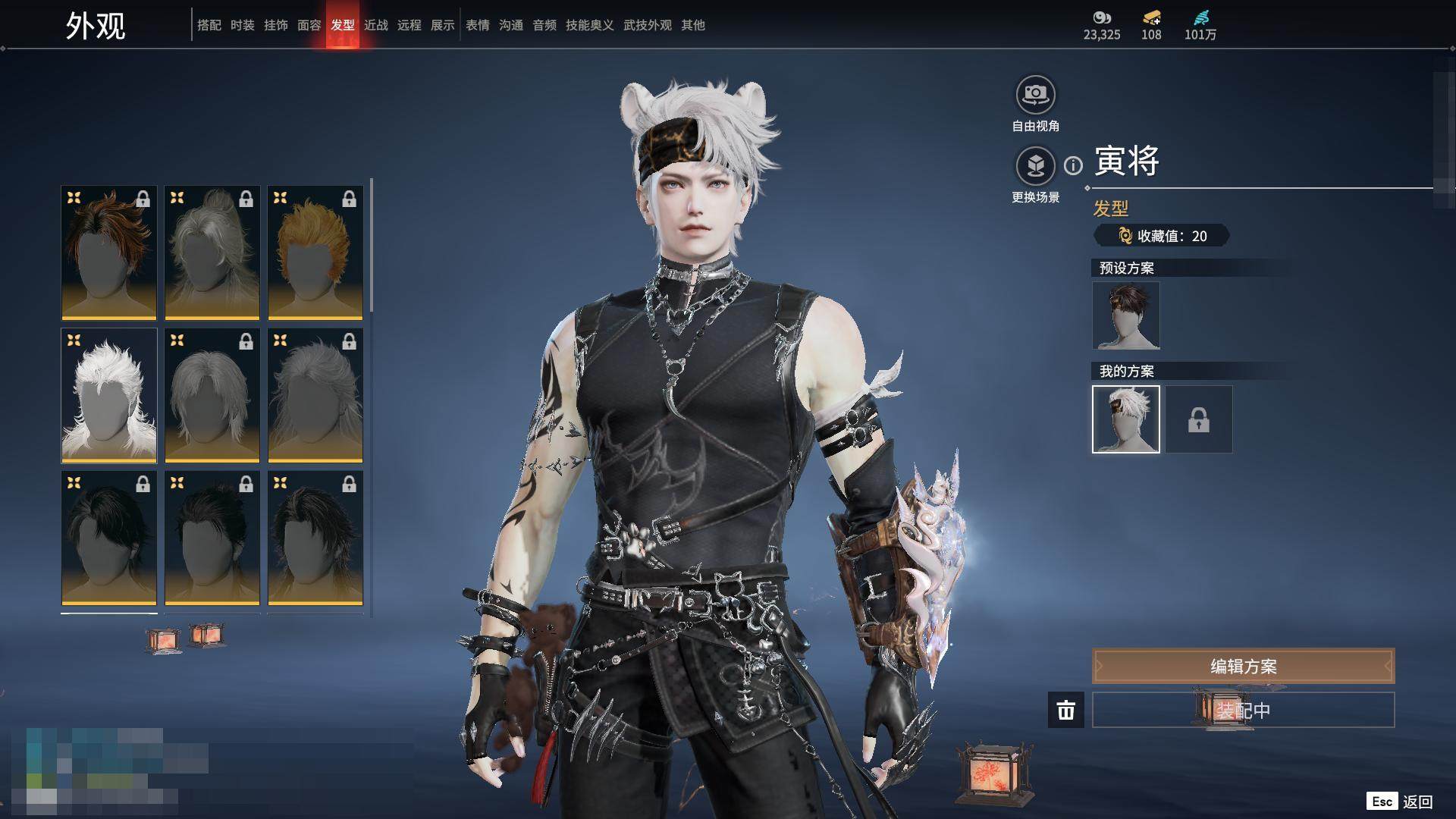Screen dimensions: 1456x819
Task: Click 更换场景 to change scene
Action: 1035,167
